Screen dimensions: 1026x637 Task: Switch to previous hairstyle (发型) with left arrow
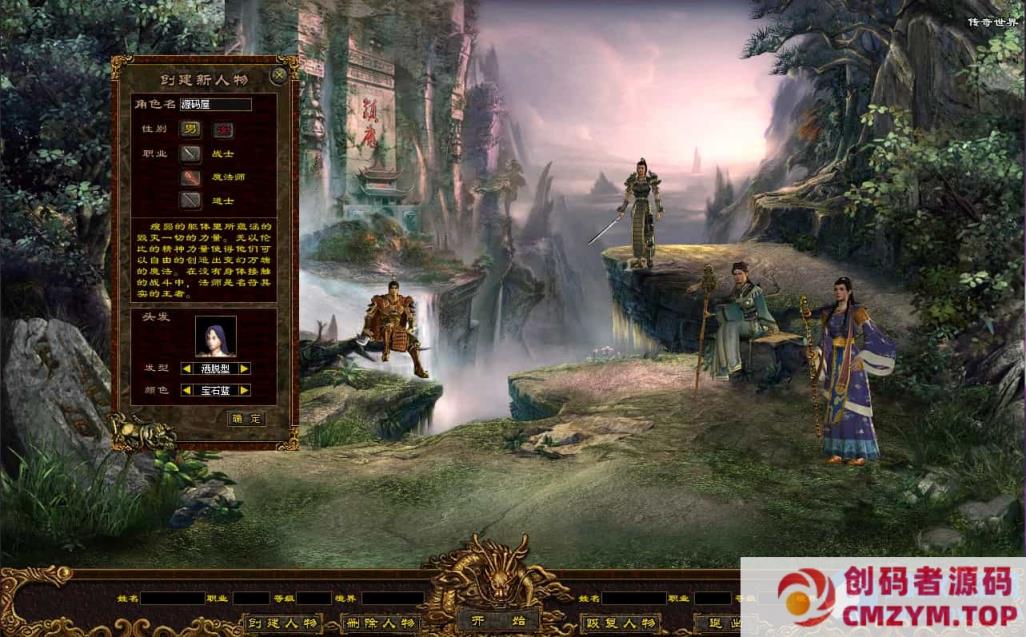click(x=186, y=369)
